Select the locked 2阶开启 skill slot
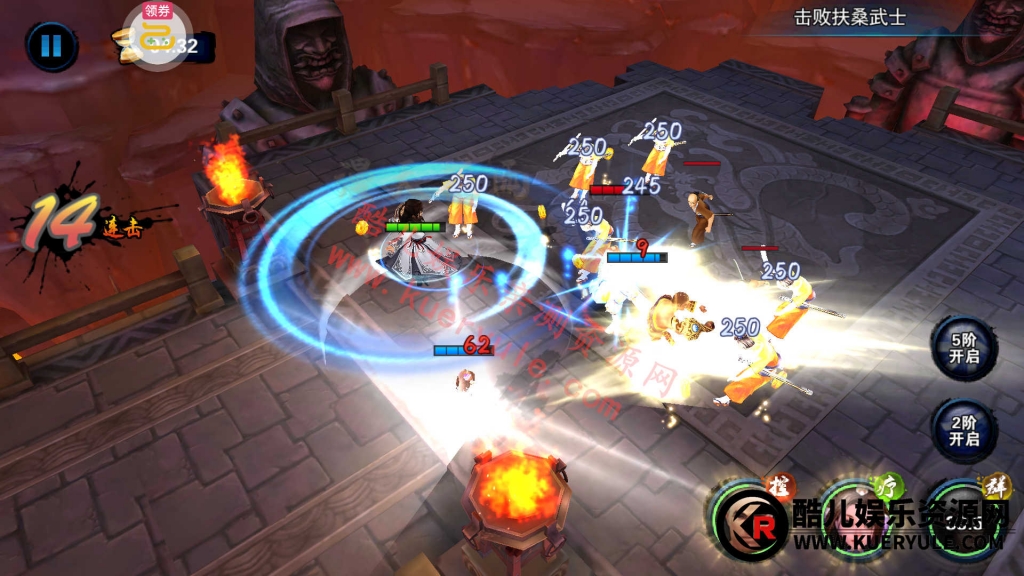 click(x=963, y=428)
